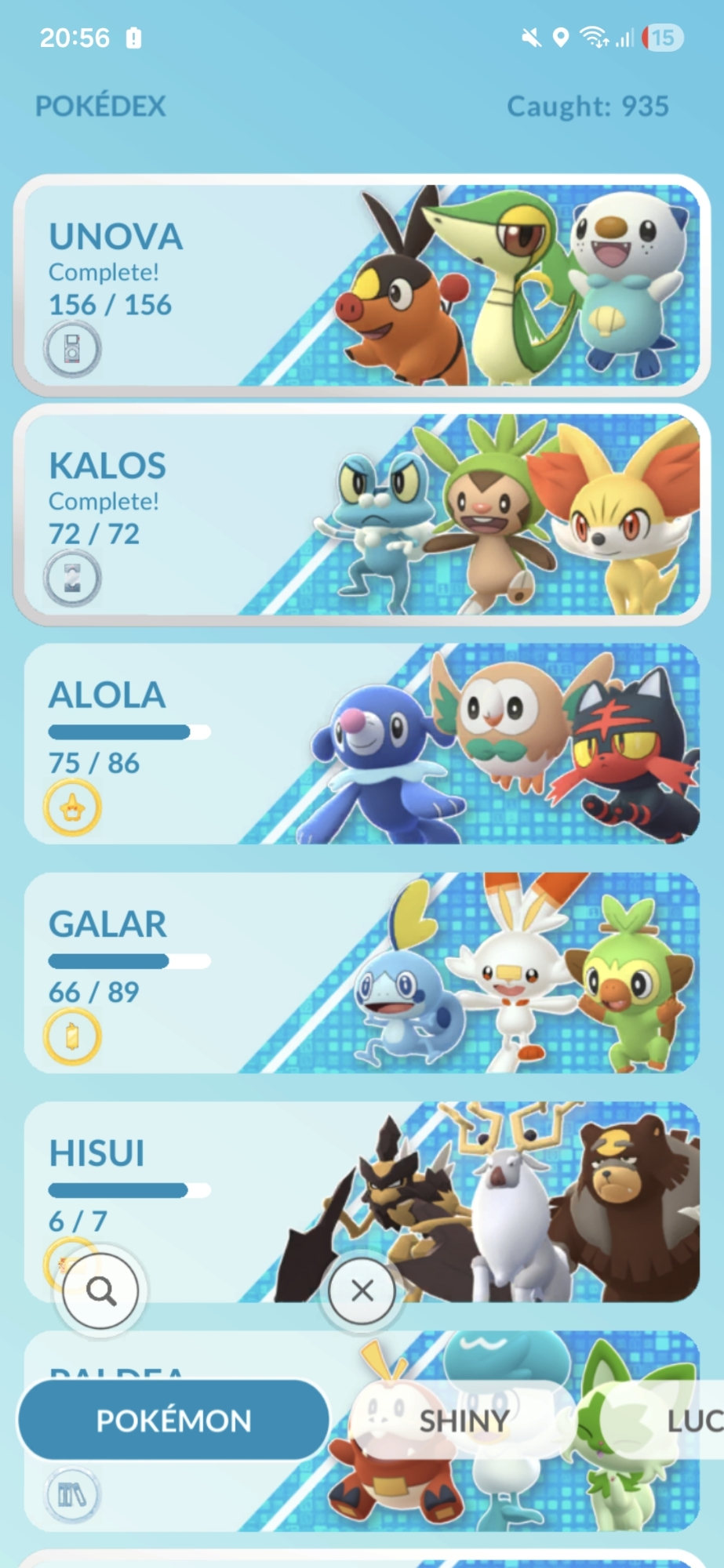Open the Kalos region Pokédex
724x1568 pixels.
tap(361, 514)
